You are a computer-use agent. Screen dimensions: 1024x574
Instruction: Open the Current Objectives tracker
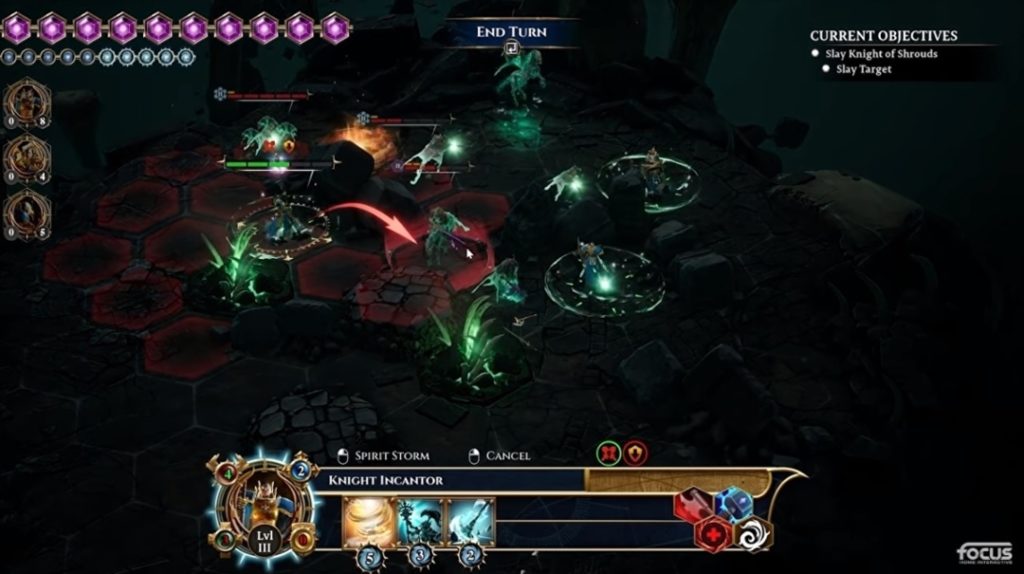point(883,36)
